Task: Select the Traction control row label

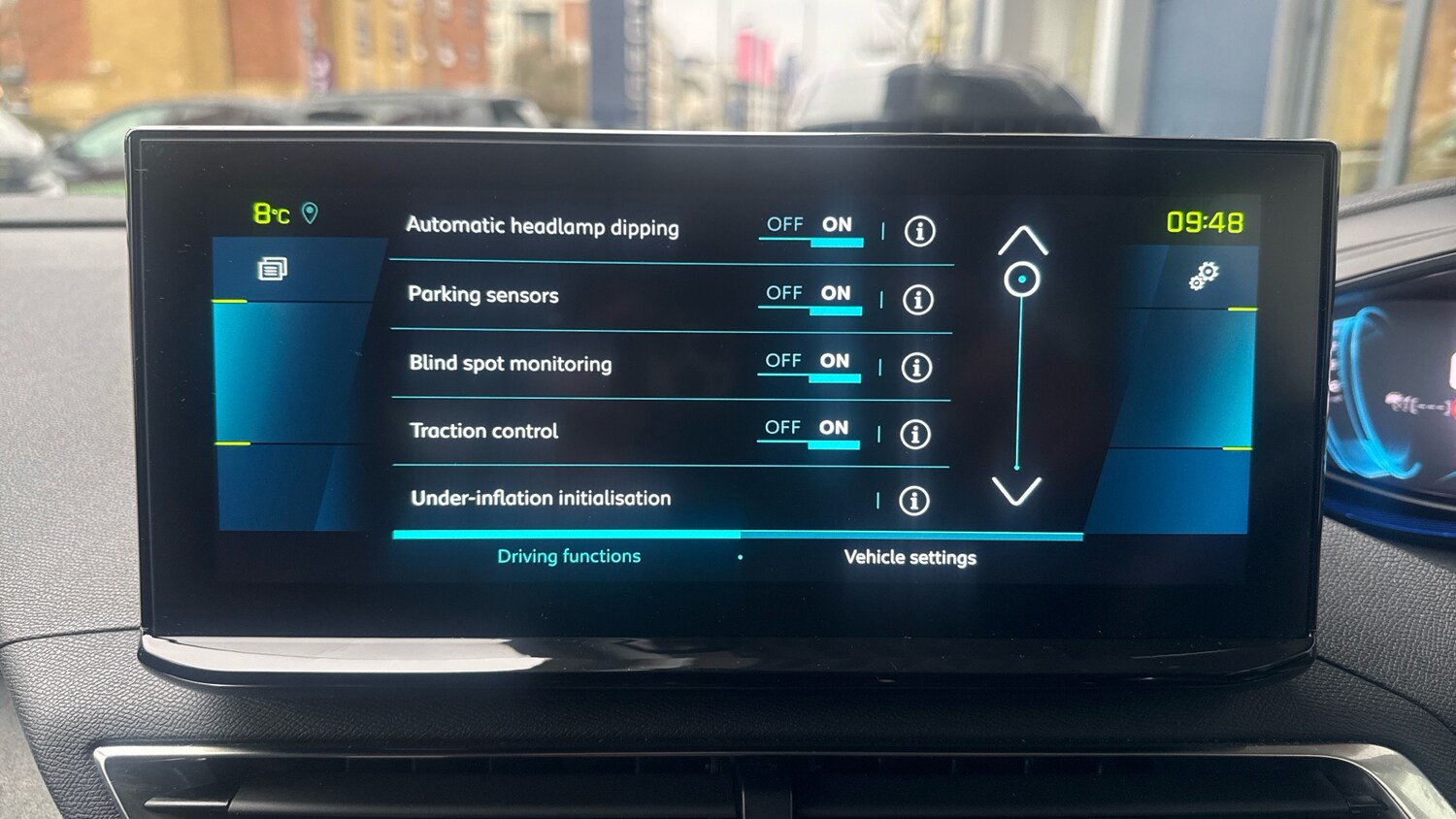Action: 482,431
